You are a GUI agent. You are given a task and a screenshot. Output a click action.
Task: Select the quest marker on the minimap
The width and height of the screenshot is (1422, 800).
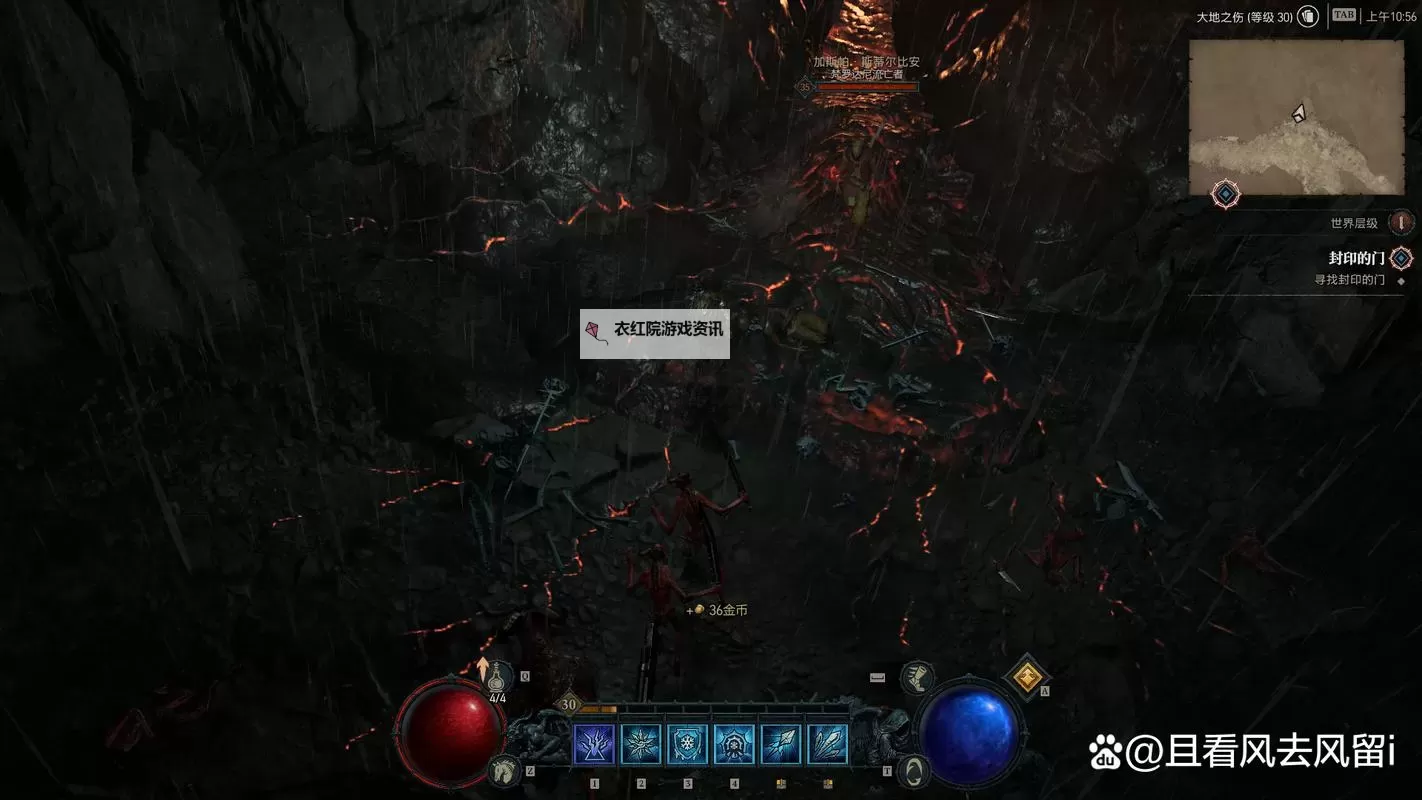click(x=1226, y=194)
